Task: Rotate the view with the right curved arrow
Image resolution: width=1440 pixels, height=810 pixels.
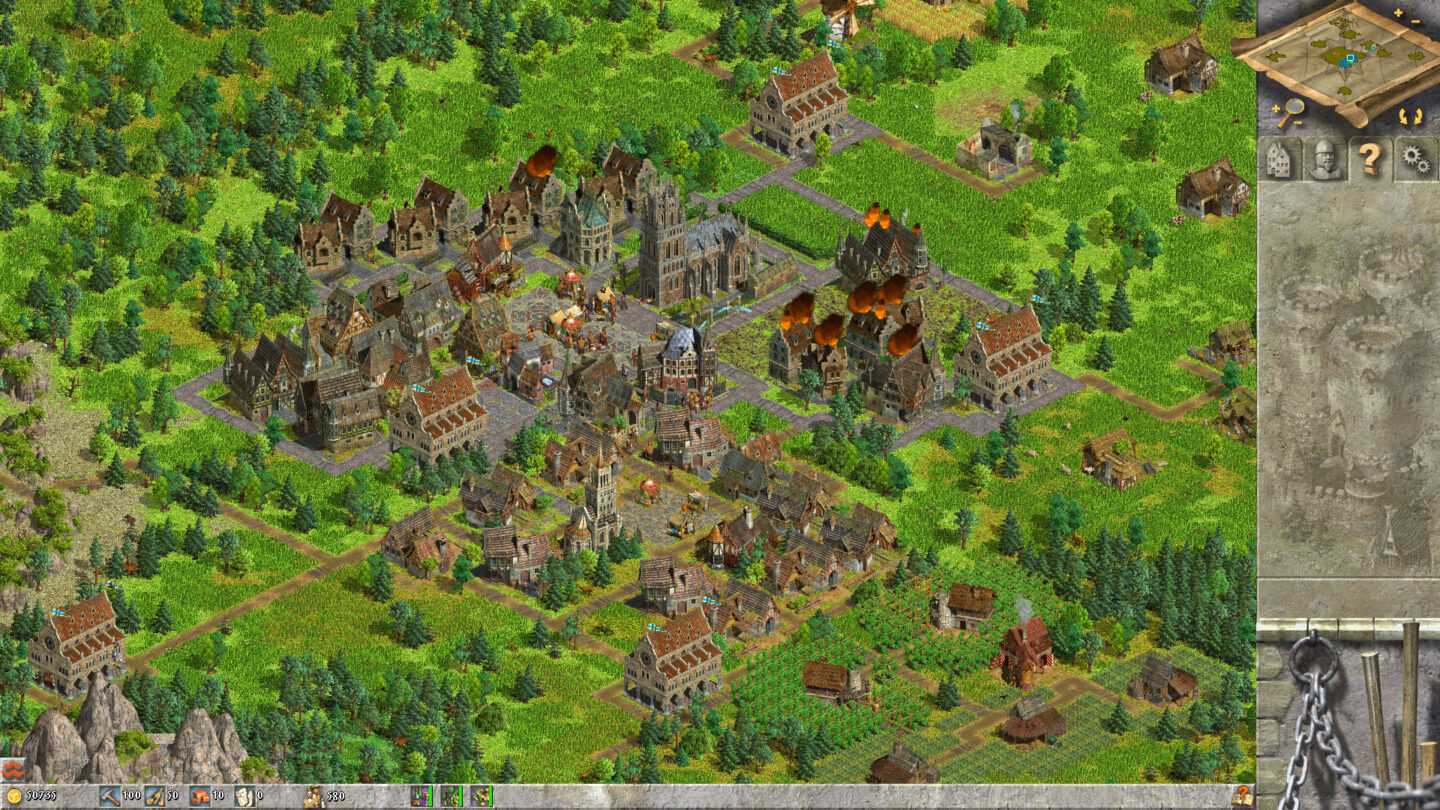Action: click(x=1419, y=116)
